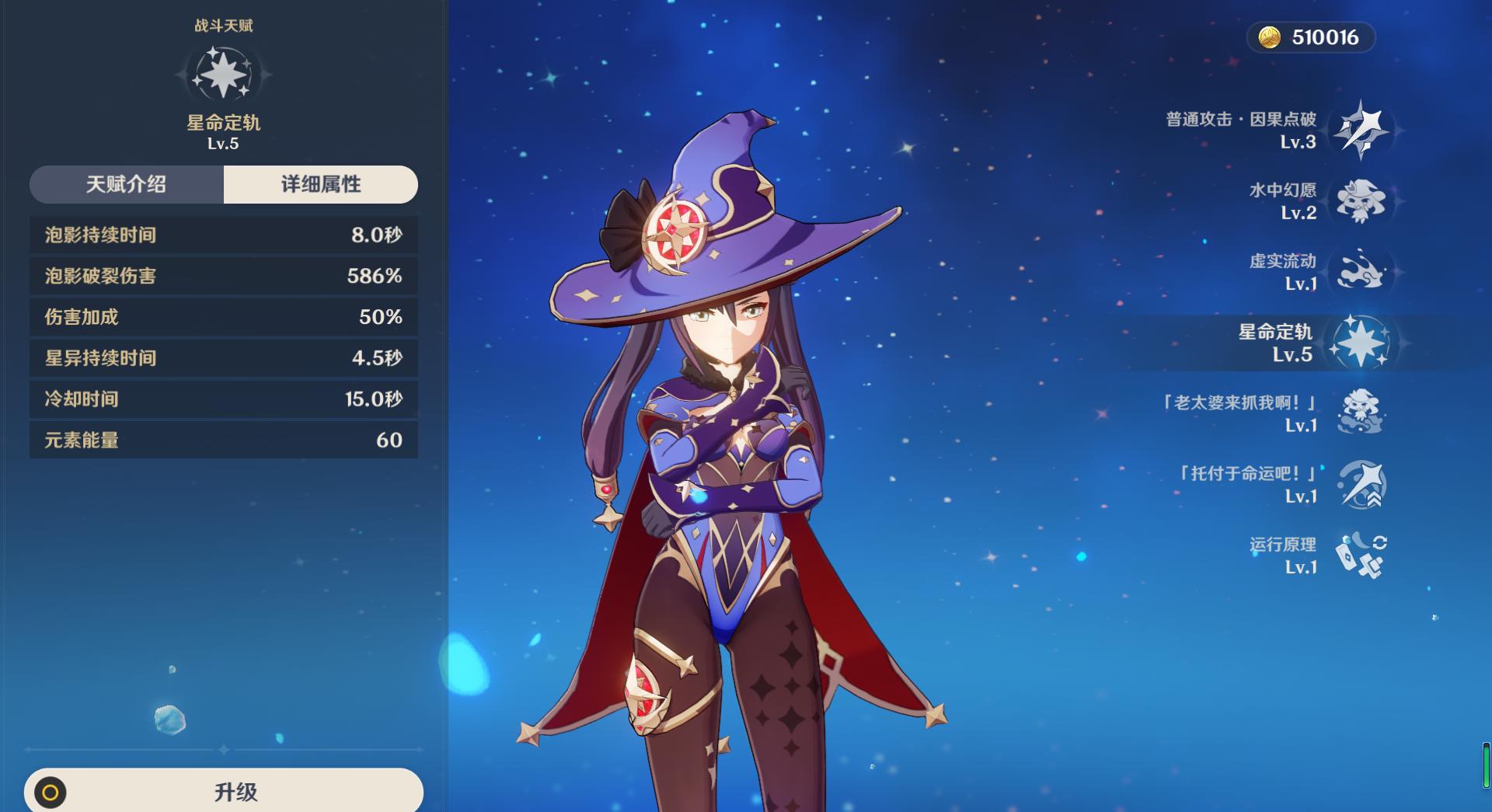Image resolution: width=1492 pixels, height=812 pixels.
Task: Open the 水中幻愿 talent details
Action: click(1360, 201)
